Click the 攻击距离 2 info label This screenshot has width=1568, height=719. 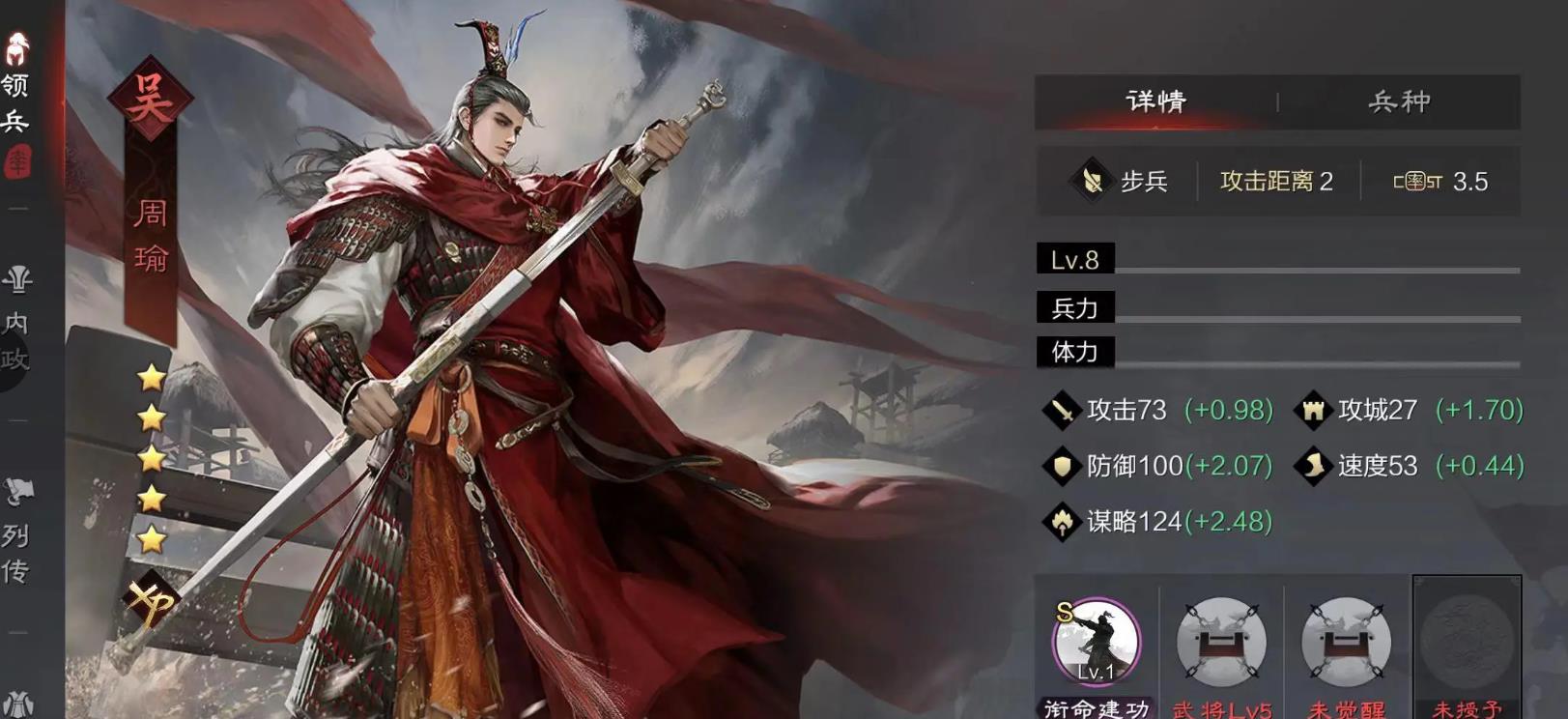pos(1275,180)
